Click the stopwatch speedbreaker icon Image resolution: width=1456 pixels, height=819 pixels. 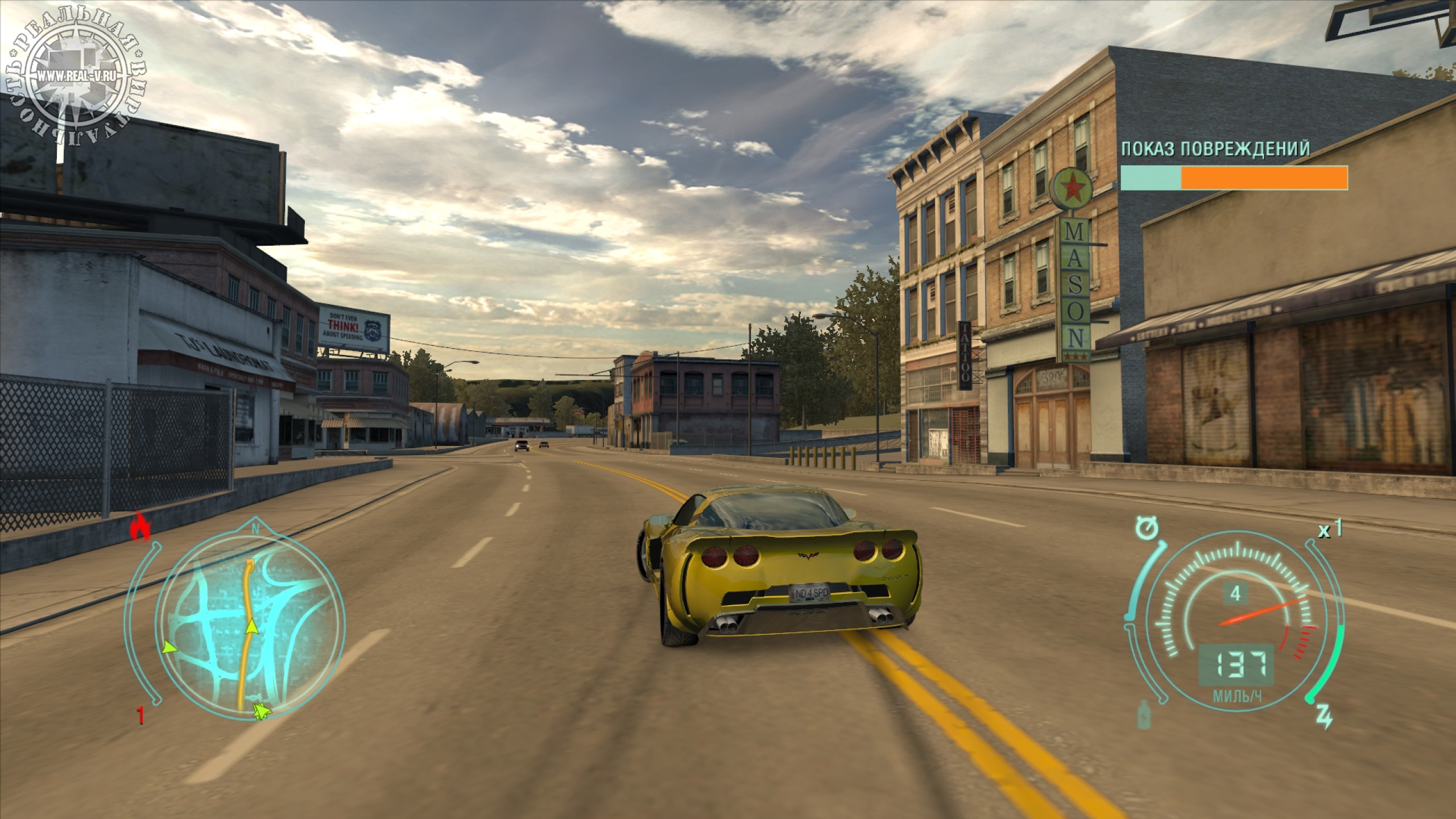coord(1148,528)
